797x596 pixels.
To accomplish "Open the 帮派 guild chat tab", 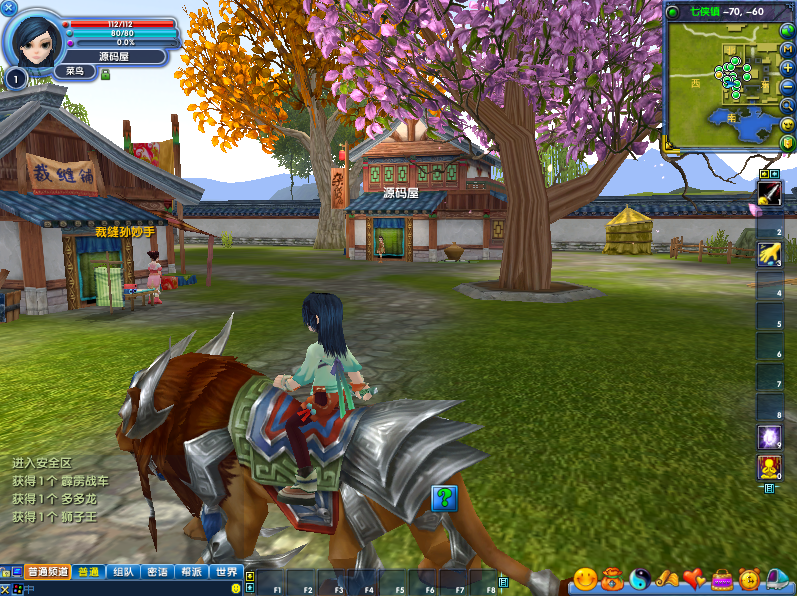I will [191, 572].
